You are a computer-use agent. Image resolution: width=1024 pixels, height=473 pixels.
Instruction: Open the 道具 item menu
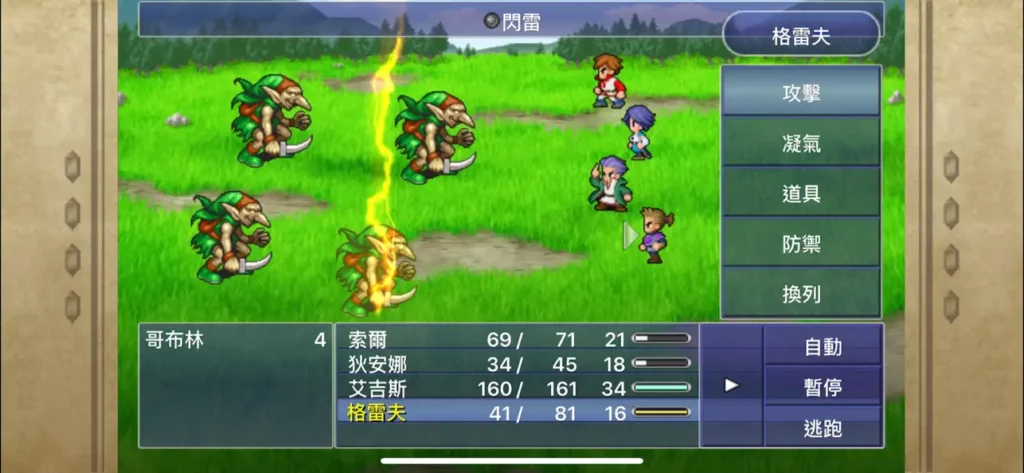click(x=800, y=193)
